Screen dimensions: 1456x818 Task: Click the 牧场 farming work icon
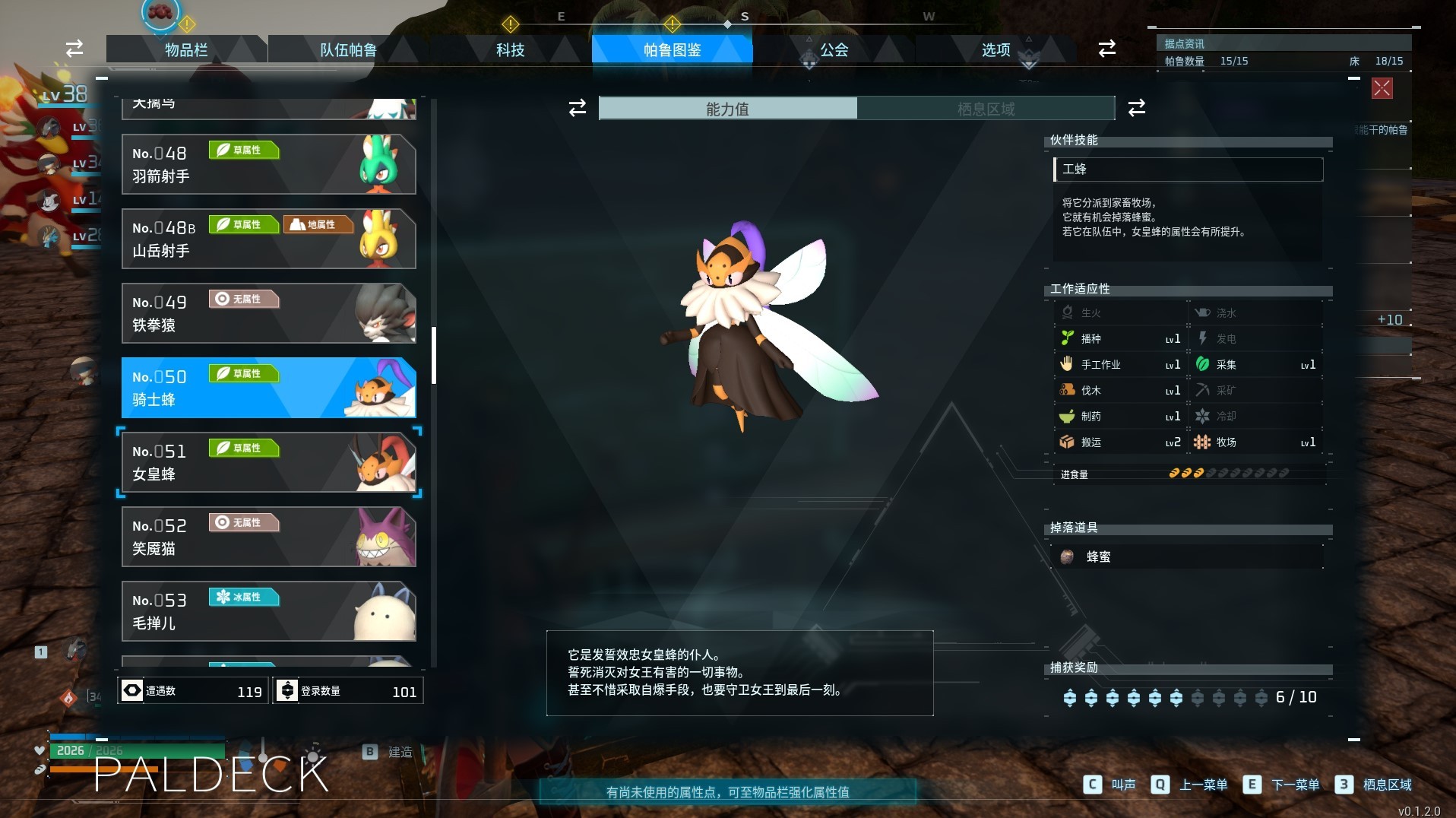(1202, 442)
